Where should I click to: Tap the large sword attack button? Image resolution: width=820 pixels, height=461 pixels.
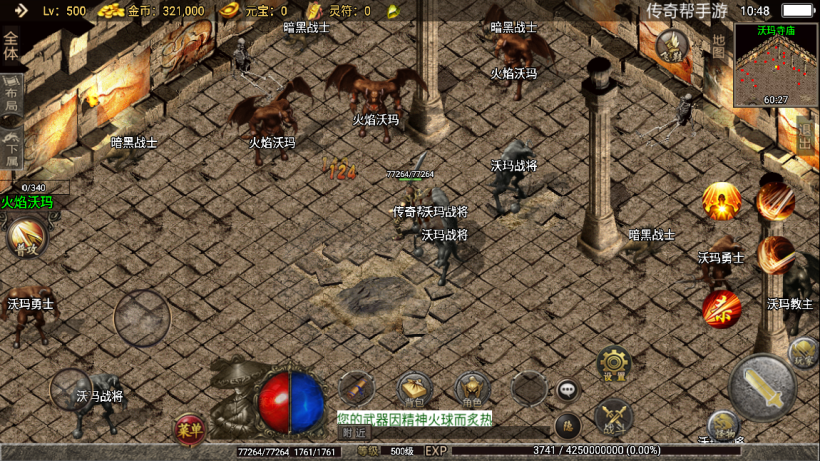click(763, 388)
